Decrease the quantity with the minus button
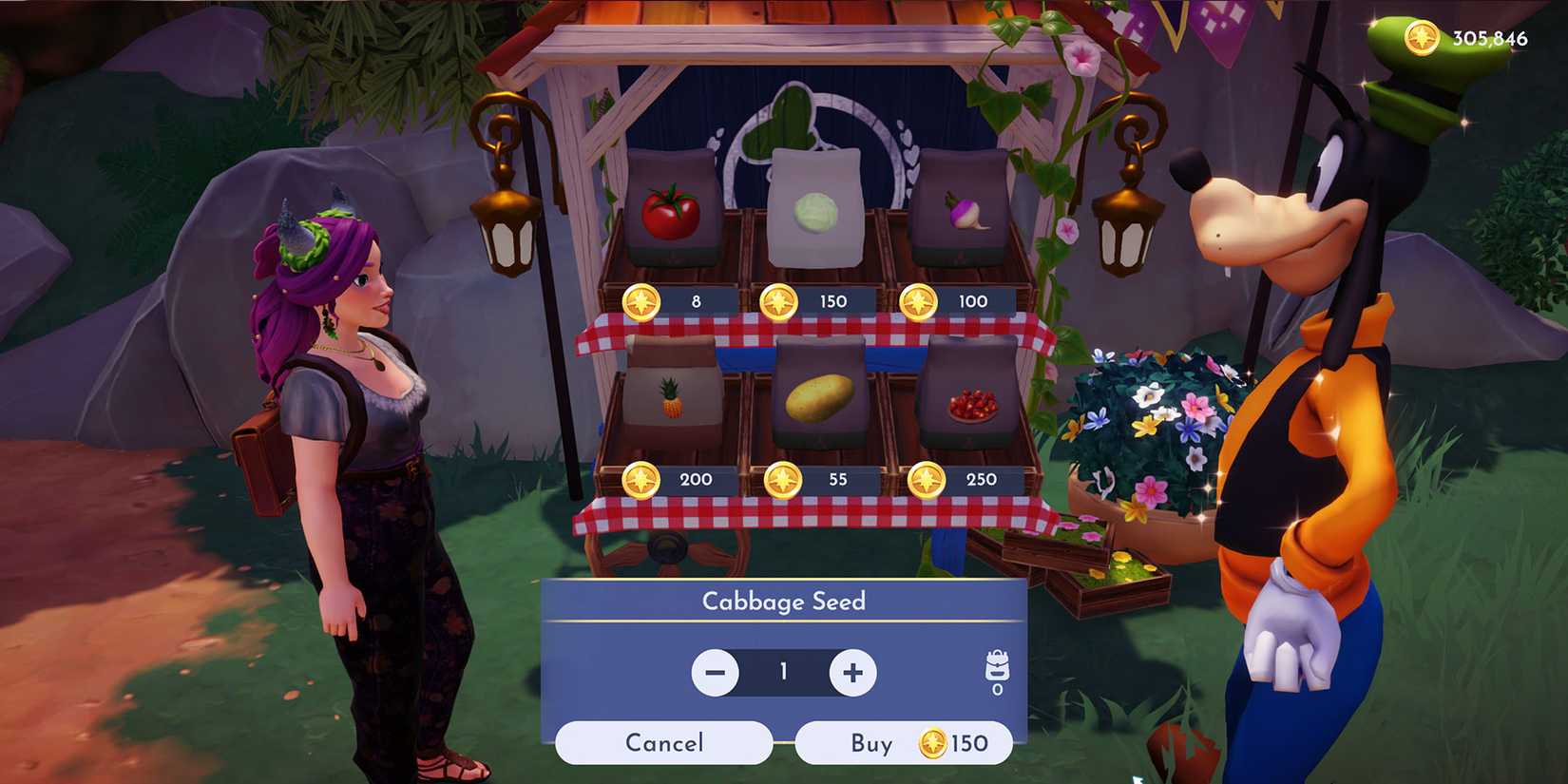This screenshot has width=1568, height=784. (714, 672)
